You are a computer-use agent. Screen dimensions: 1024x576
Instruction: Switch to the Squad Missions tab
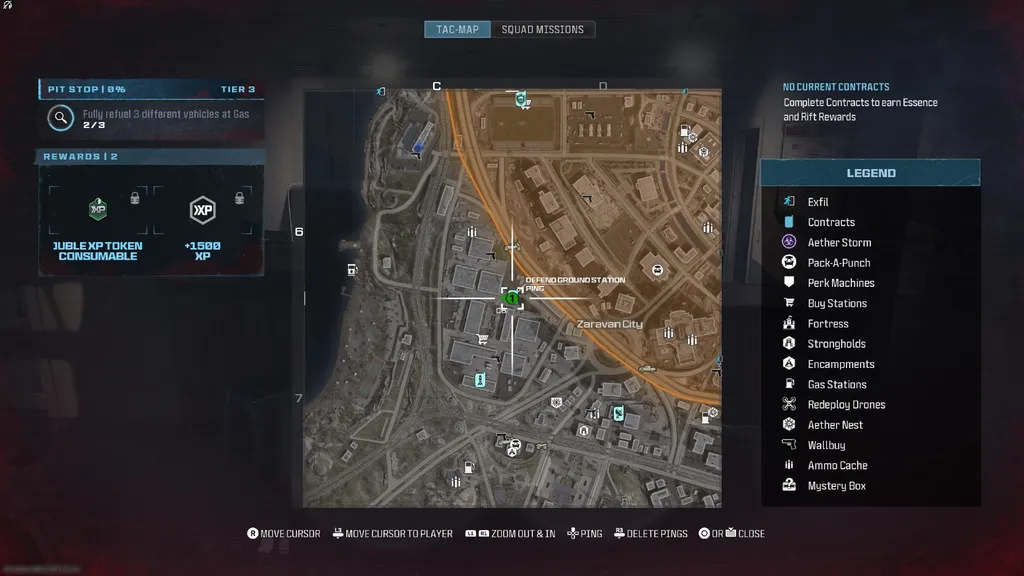click(542, 29)
